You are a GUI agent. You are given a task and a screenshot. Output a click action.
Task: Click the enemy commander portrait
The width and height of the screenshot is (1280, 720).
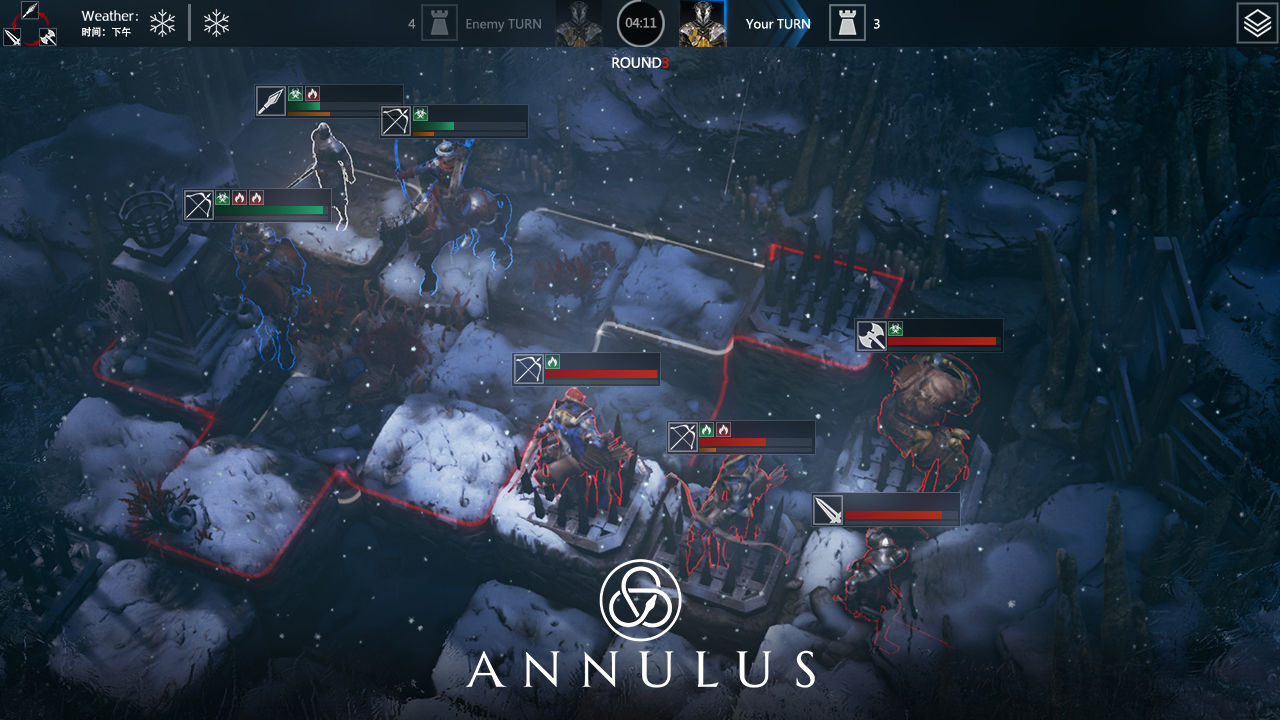579,23
